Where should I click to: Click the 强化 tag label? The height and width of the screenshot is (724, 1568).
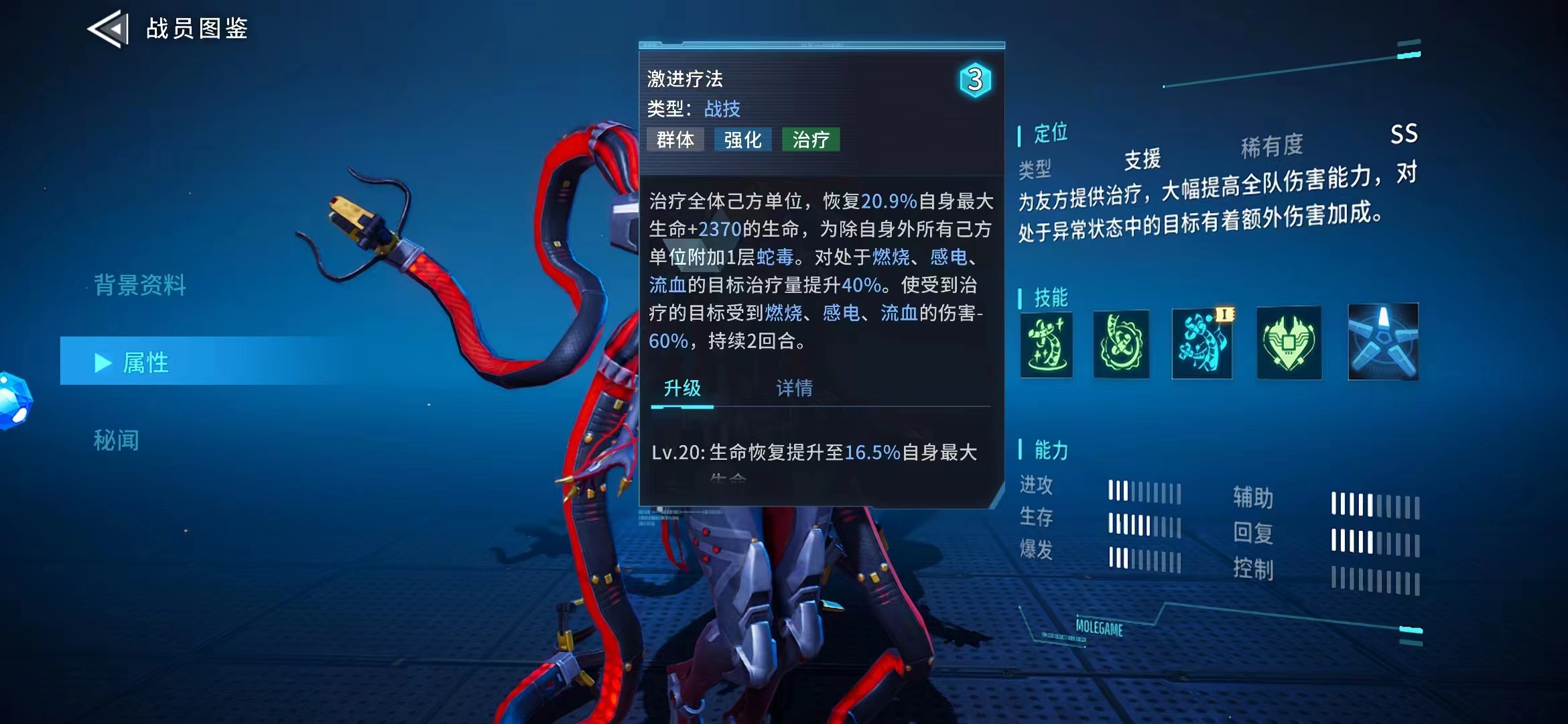coord(743,139)
